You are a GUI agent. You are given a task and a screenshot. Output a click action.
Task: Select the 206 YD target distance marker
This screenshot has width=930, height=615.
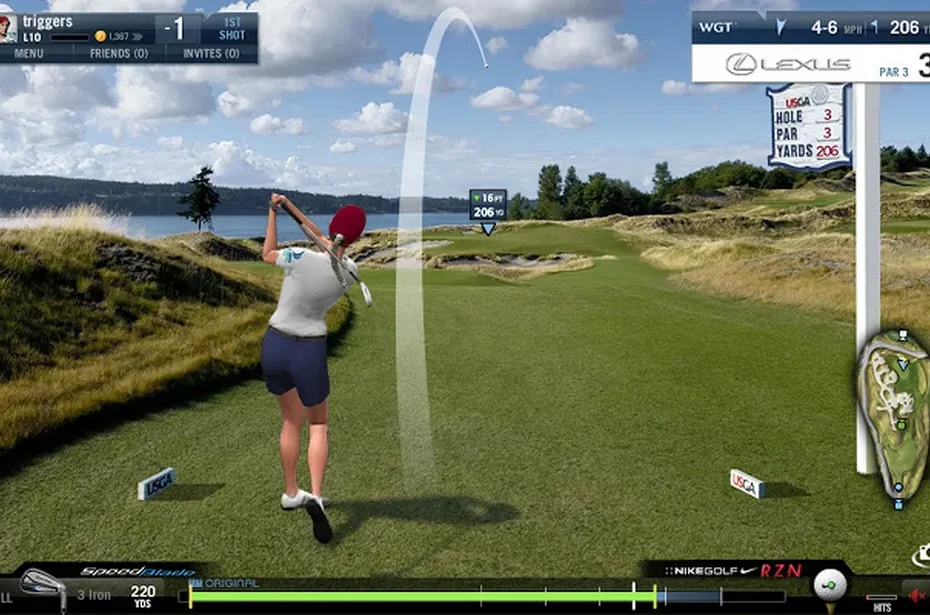click(488, 206)
